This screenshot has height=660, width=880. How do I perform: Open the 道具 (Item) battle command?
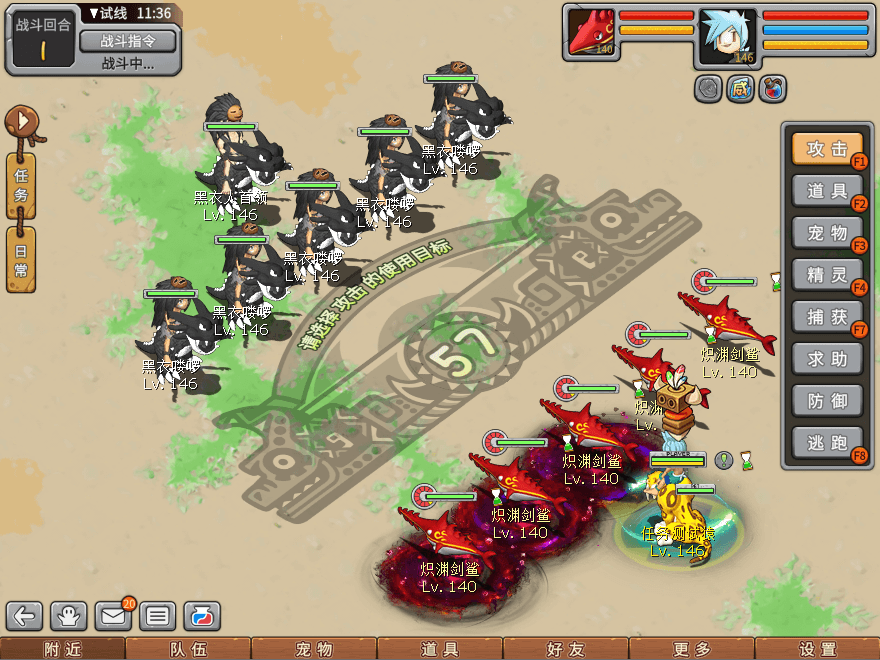pyautogui.click(x=827, y=191)
